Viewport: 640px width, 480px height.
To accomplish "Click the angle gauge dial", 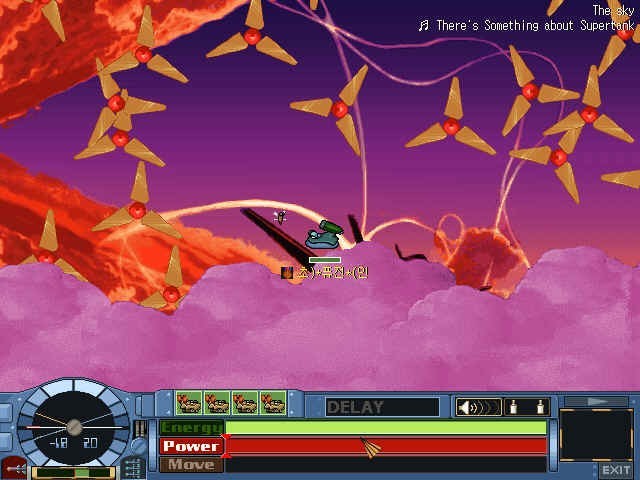I will click(73, 420).
